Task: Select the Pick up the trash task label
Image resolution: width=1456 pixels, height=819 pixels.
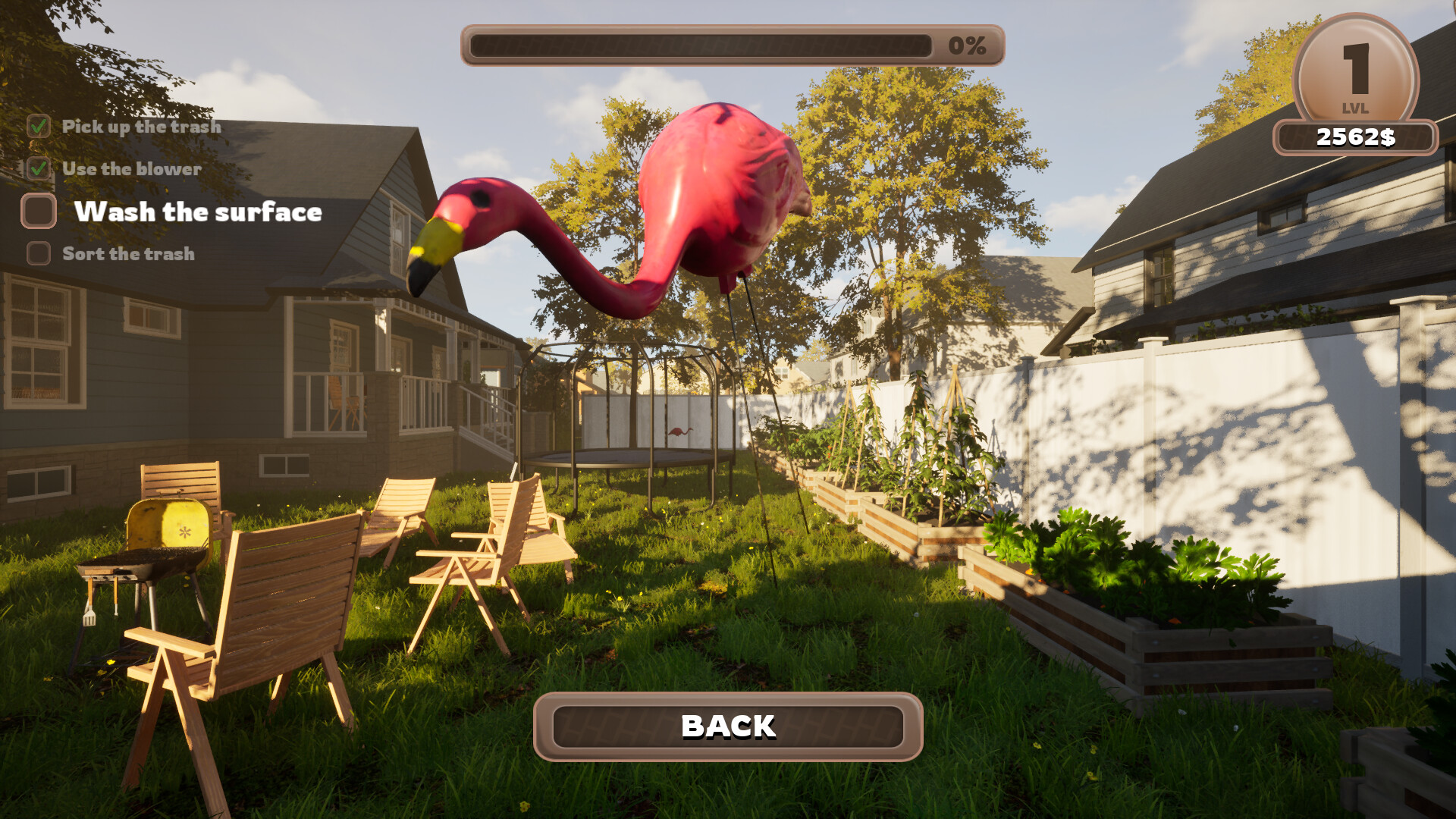Action: point(142,127)
